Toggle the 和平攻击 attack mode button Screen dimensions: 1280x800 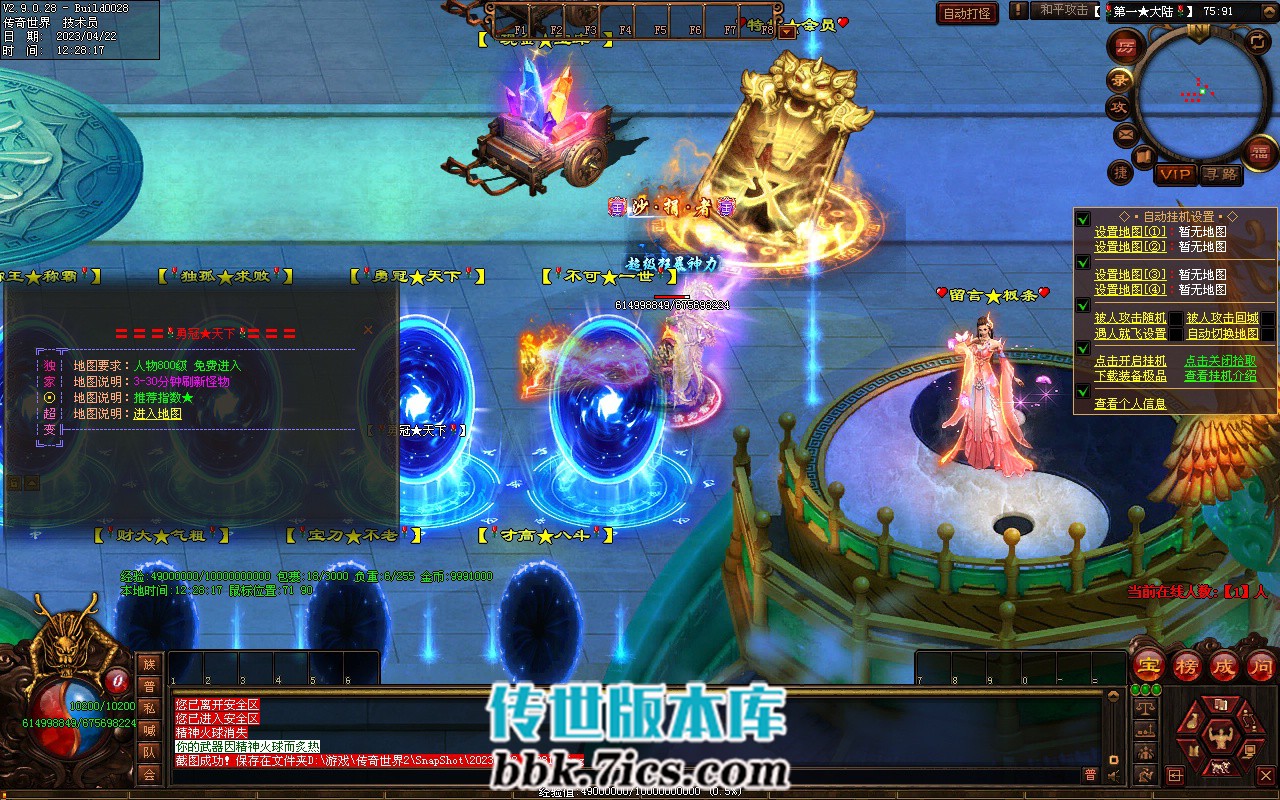(x=1063, y=10)
